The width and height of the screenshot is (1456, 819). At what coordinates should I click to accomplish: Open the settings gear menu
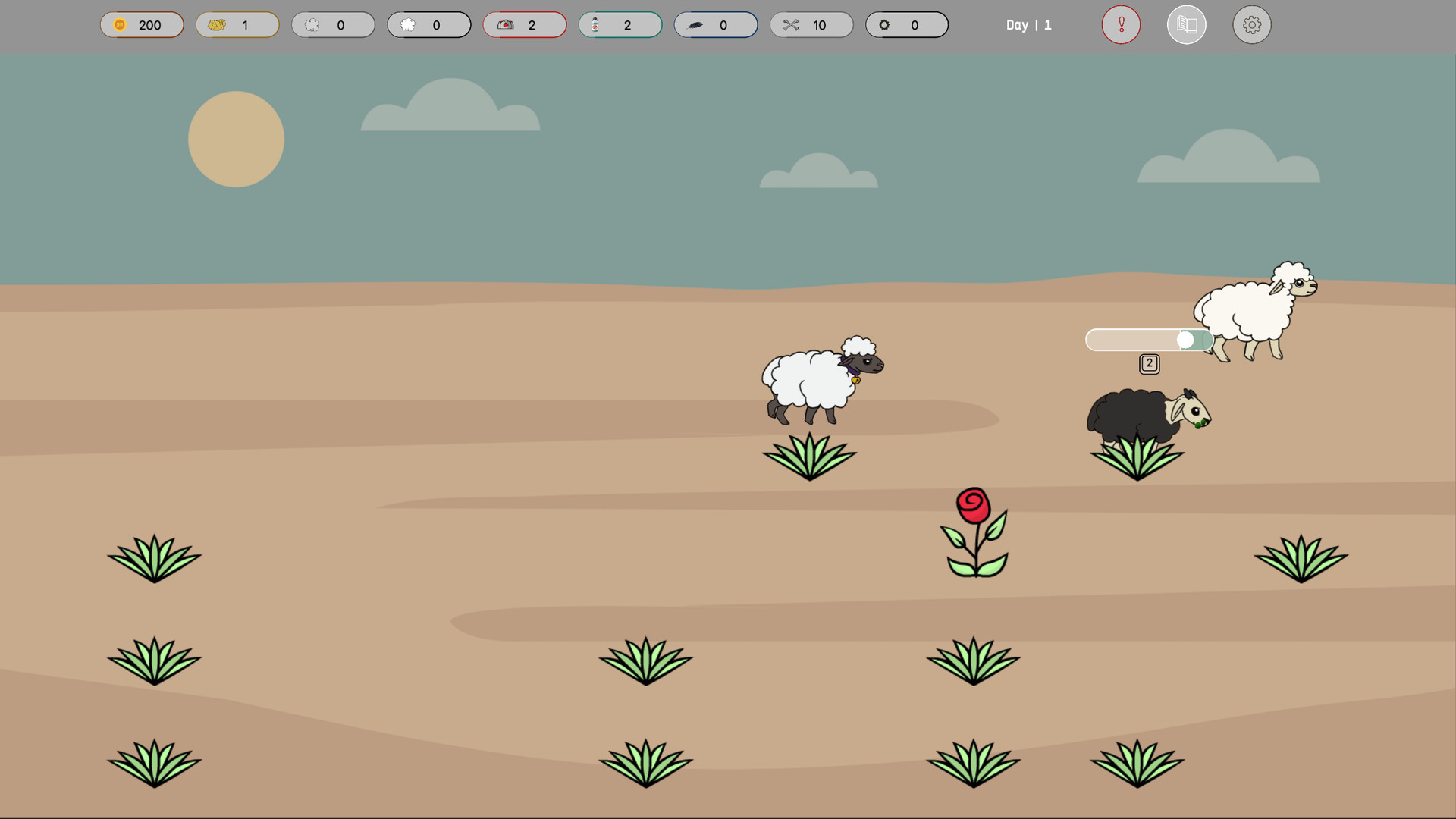(1251, 24)
